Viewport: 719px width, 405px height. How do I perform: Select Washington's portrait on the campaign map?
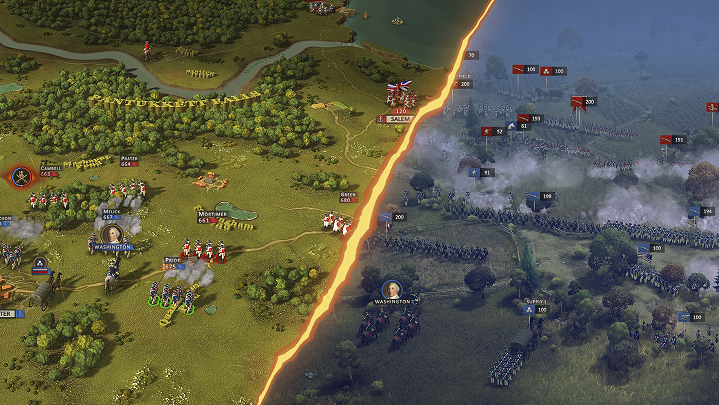(113, 236)
